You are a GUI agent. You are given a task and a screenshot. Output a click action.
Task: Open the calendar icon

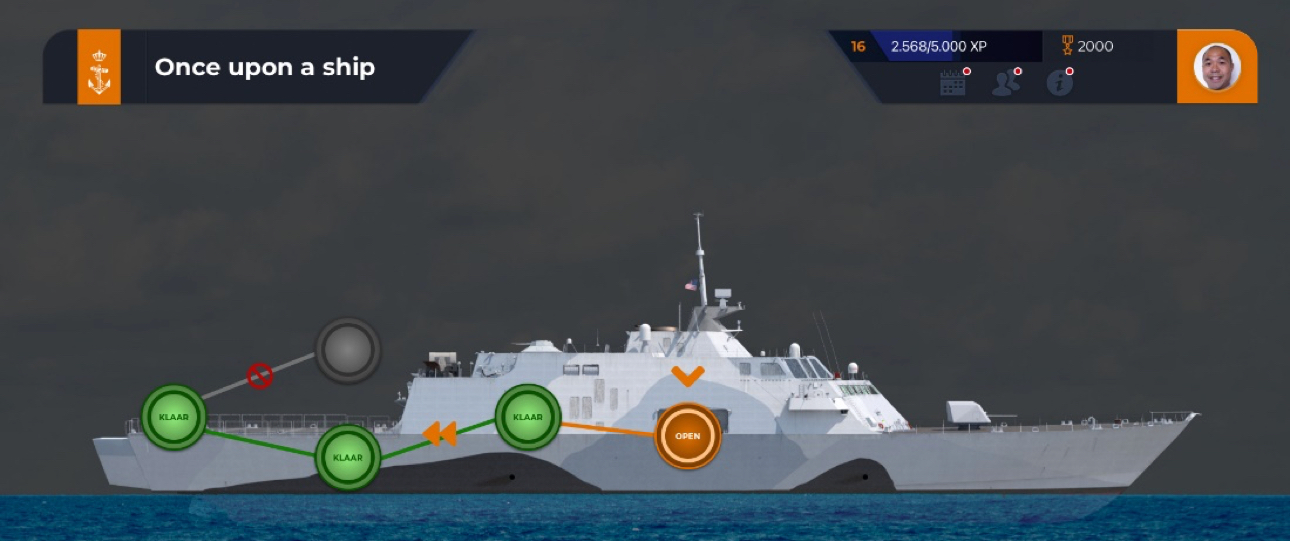point(953,84)
